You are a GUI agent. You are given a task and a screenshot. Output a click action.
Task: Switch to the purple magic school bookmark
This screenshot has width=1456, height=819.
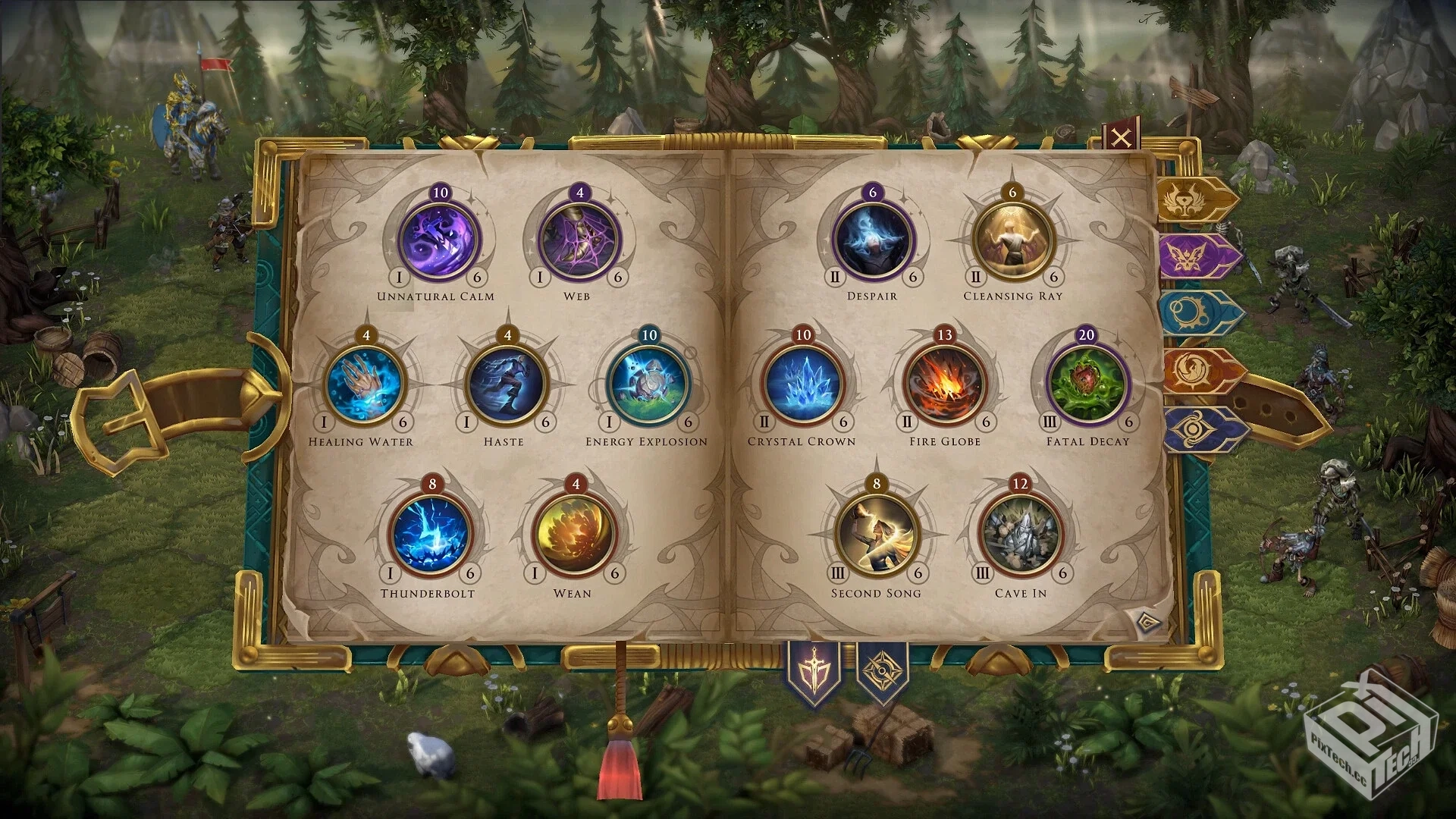(1197, 256)
